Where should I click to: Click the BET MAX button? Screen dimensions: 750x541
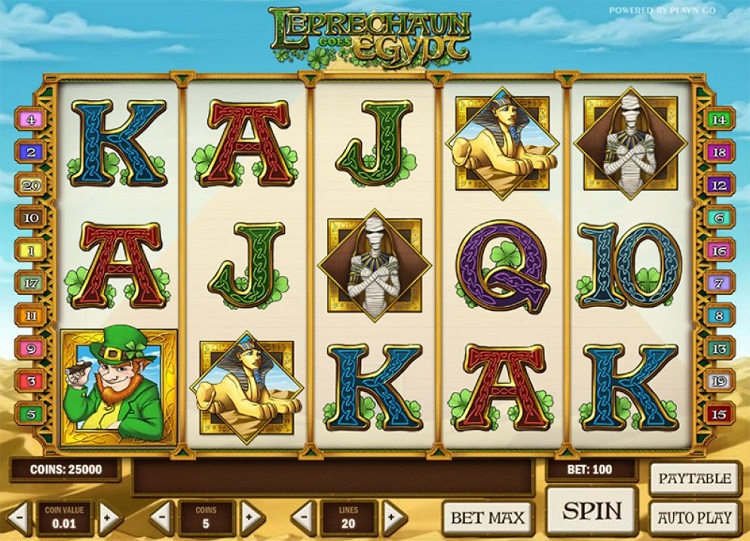pyautogui.click(x=487, y=517)
